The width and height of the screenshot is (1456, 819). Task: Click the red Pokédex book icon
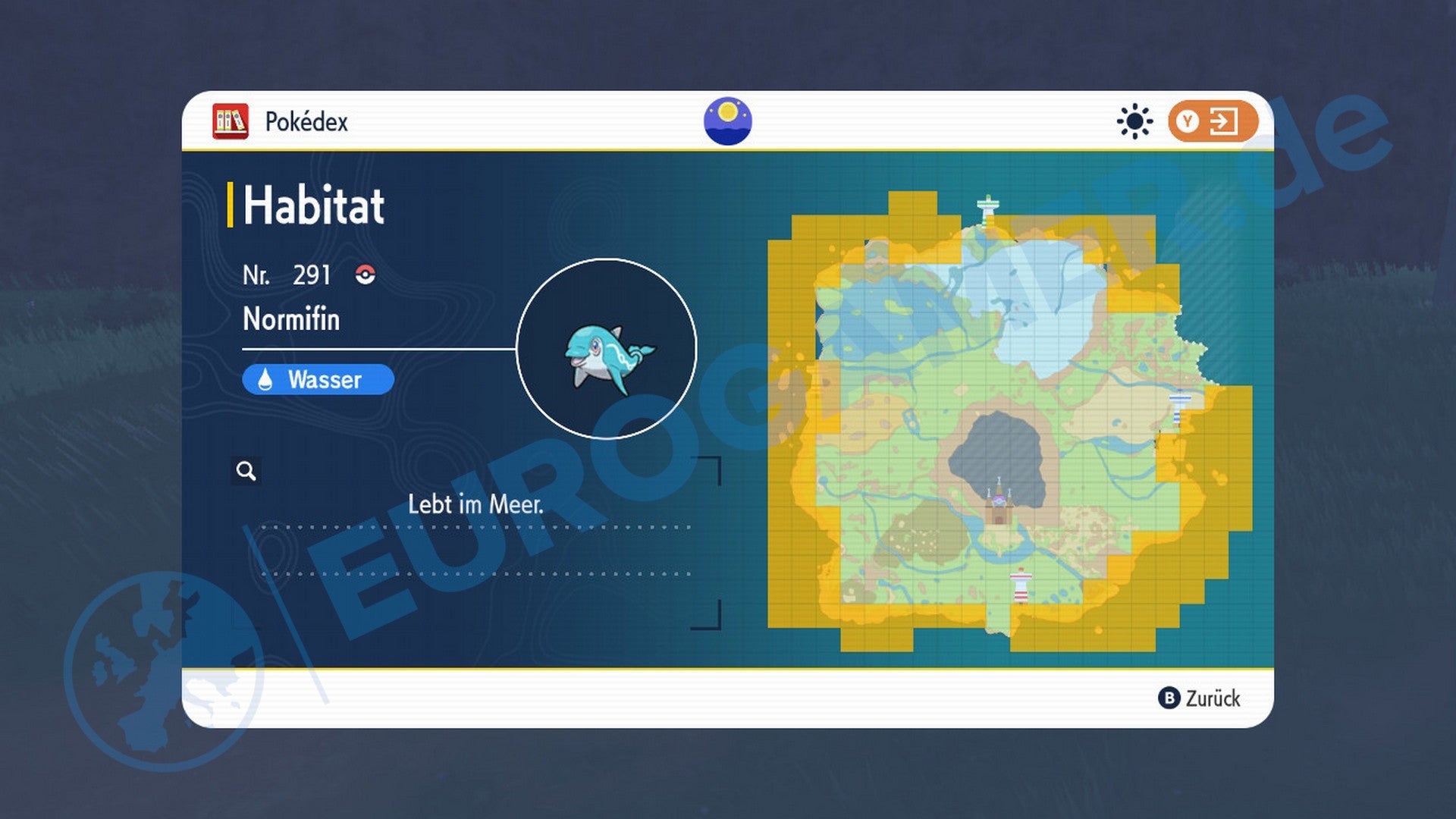pyautogui.click(x=231, y=120)
